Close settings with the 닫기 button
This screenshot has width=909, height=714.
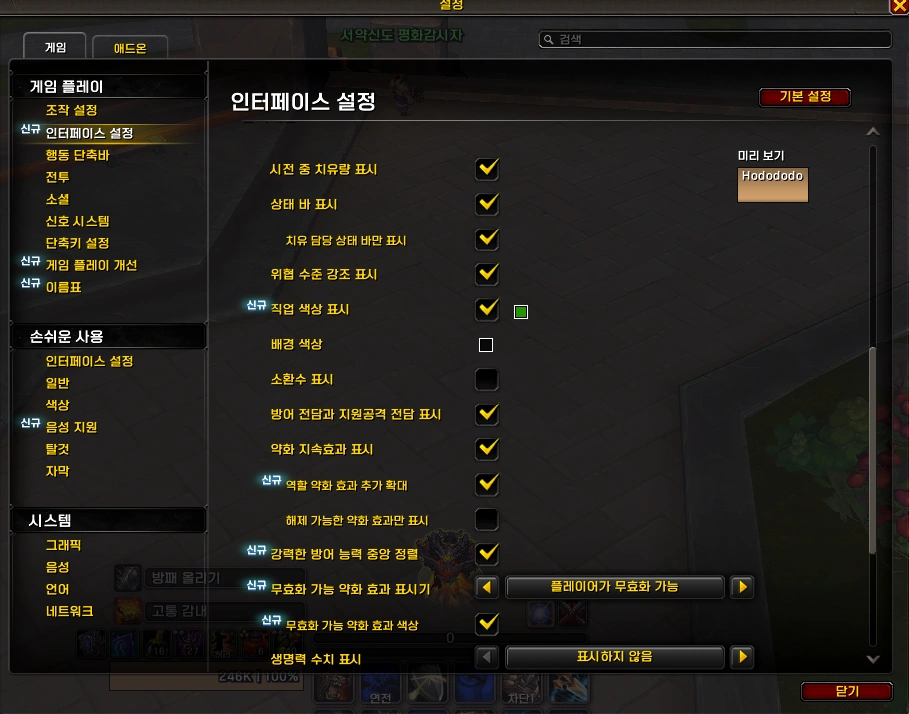[846, 691]
